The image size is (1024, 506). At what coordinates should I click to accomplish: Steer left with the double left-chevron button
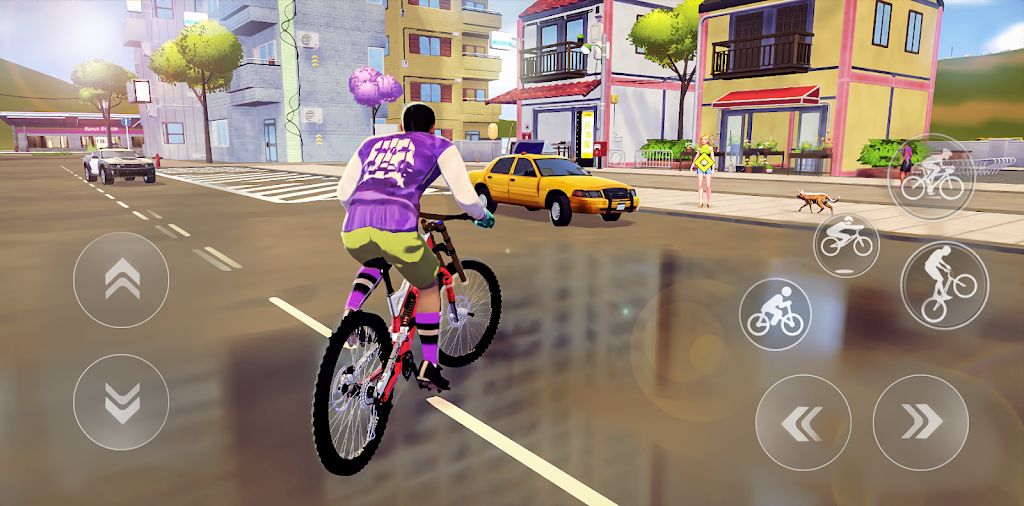point(803,422)
